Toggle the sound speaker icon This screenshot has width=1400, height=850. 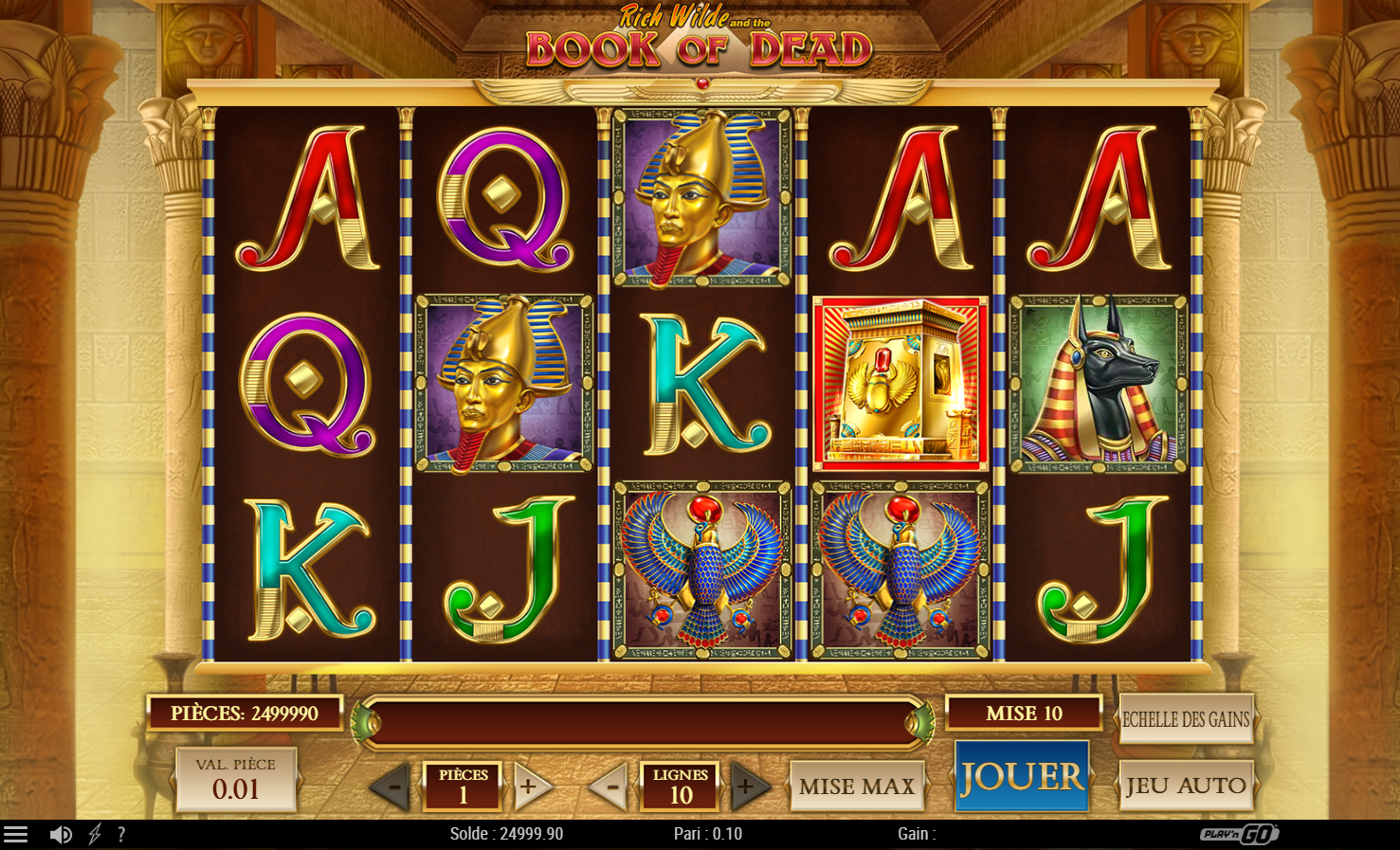(61, 834)
